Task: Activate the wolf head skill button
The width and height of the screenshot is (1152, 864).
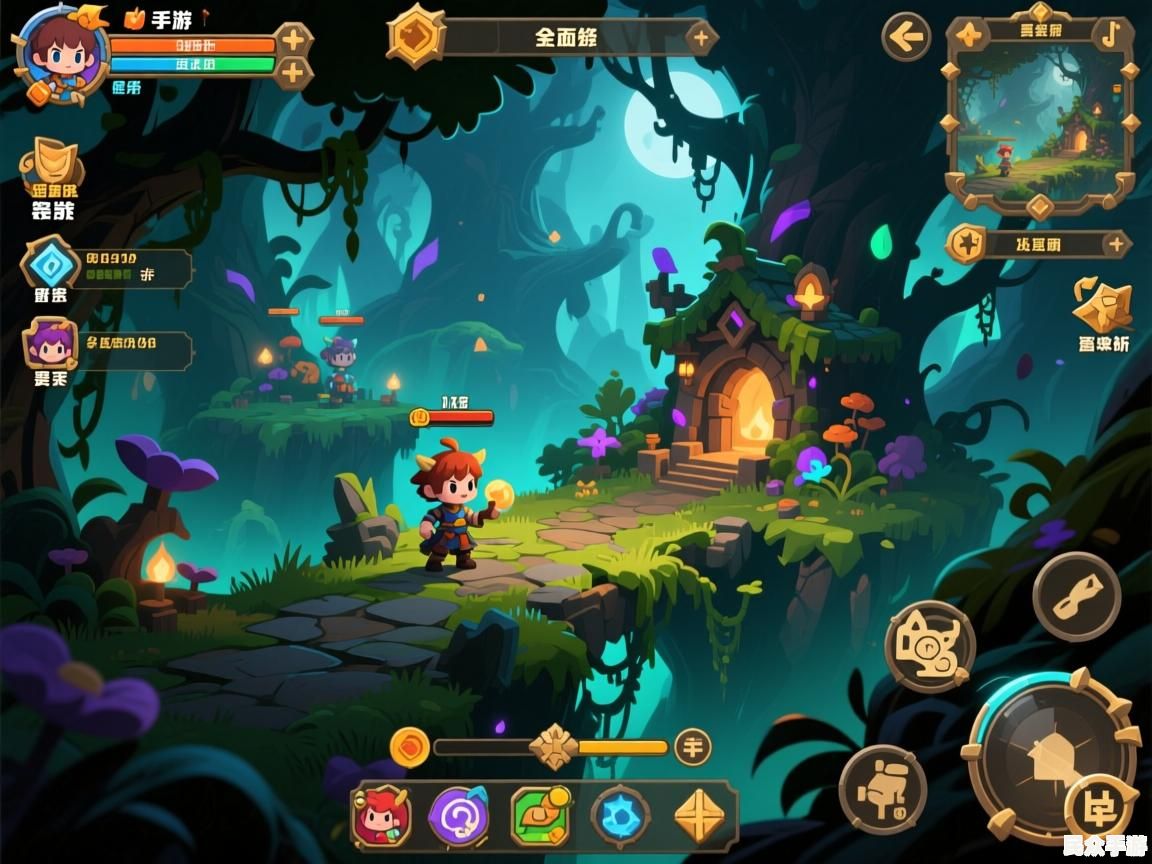Action: tap(930, 646)
